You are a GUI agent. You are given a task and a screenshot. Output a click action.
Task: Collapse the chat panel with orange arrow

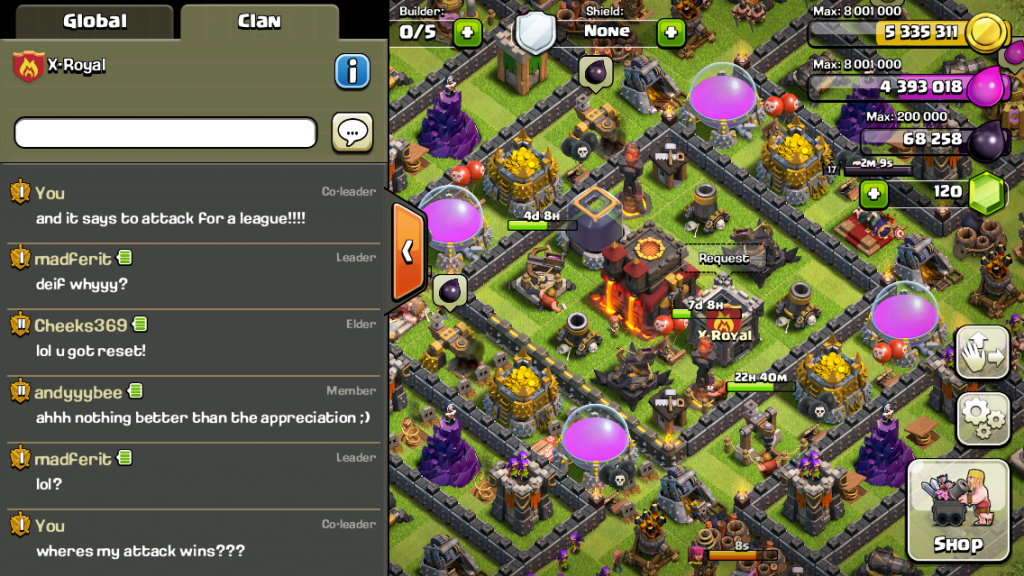coord(408,251)
